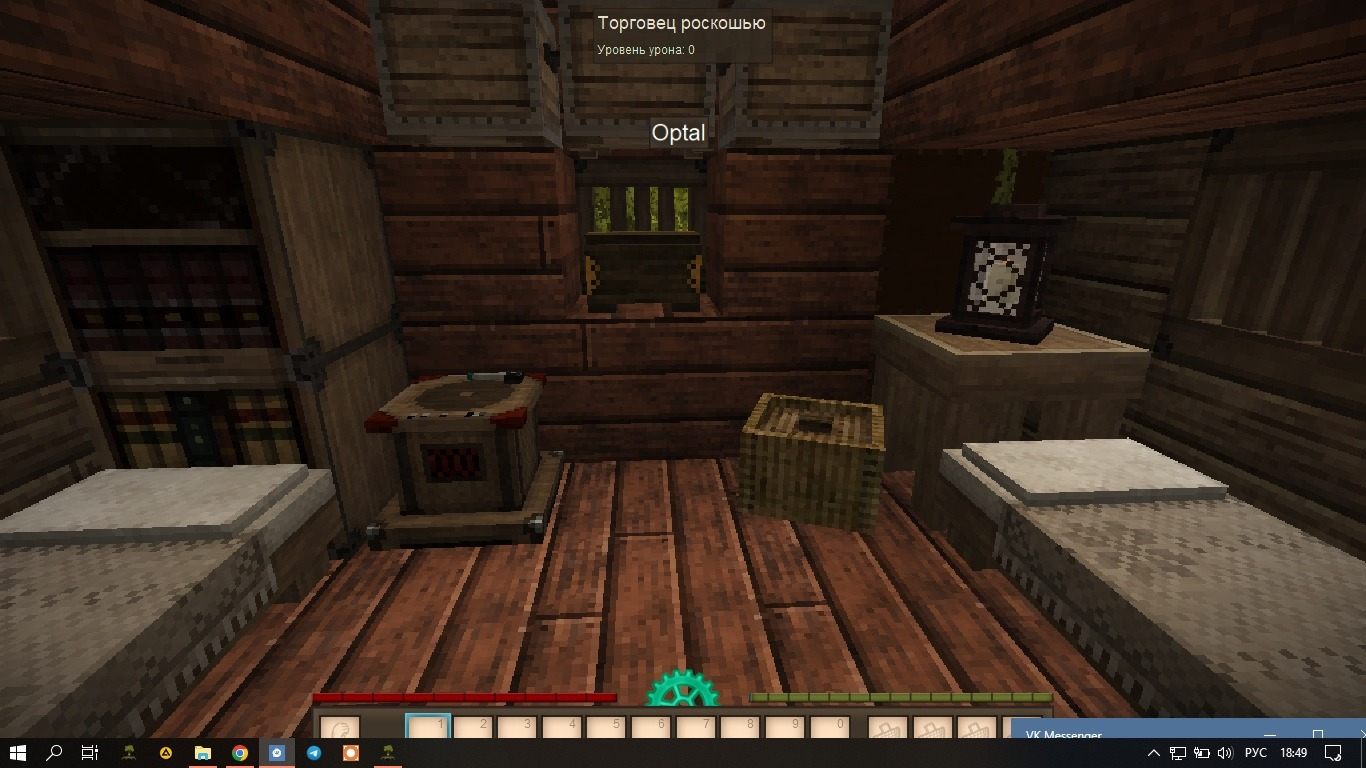Toggle the network status tray icon
The height and width of the screenshot is (768, 1366).
point(1179,753)
